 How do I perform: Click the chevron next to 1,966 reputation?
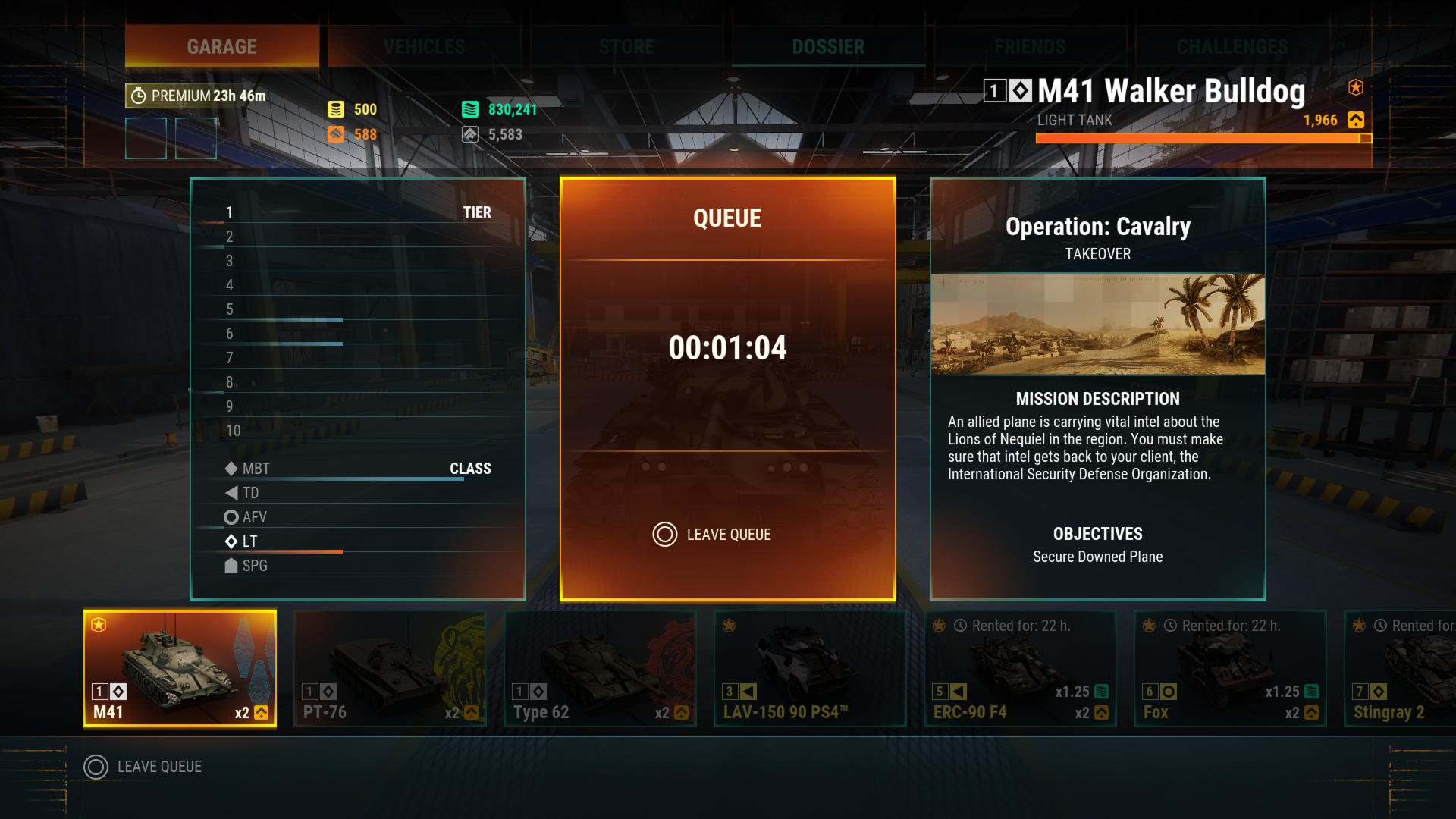[x=1355, y=120]
